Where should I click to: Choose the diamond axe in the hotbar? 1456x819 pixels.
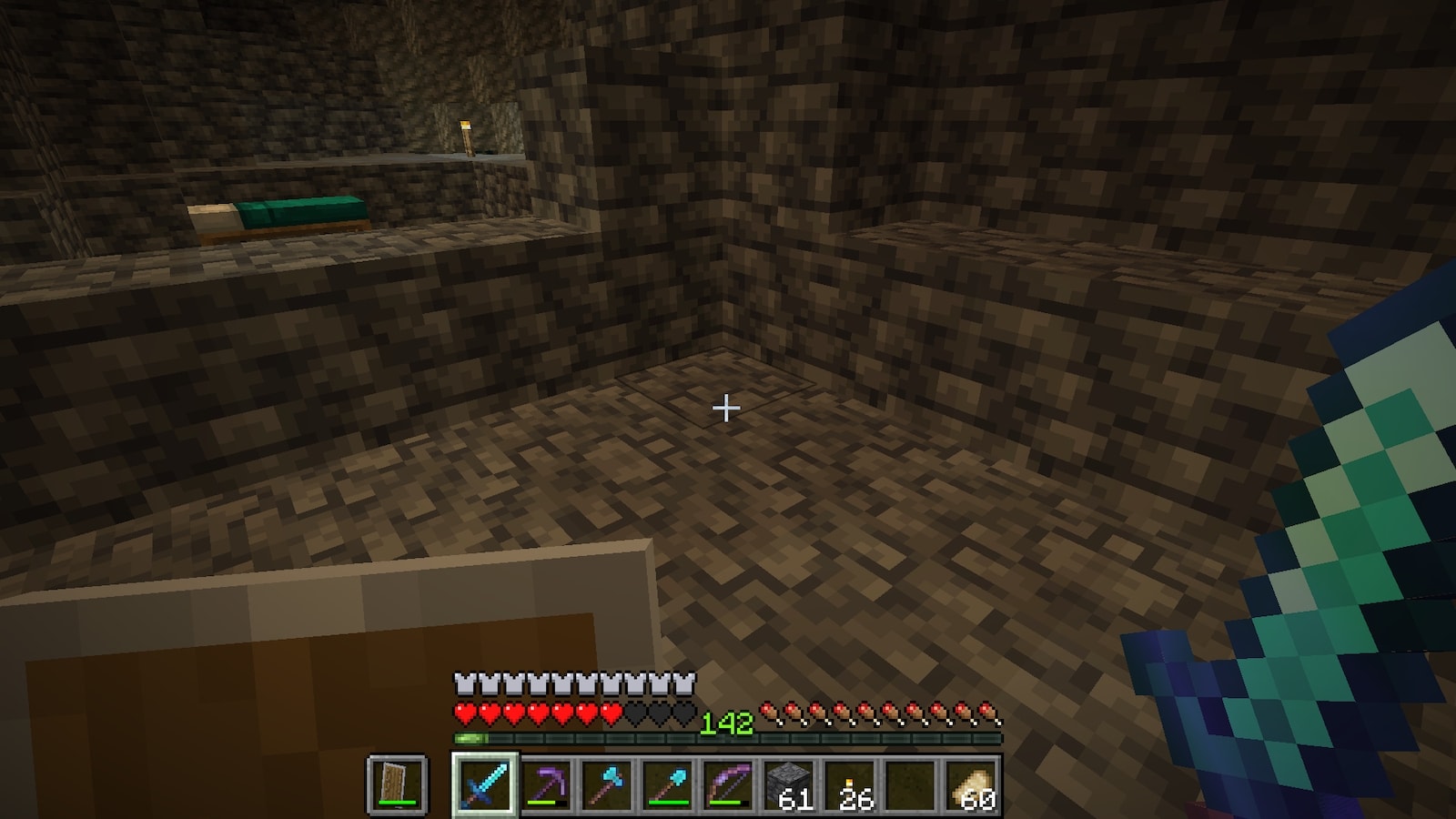[x=607, y=784]
